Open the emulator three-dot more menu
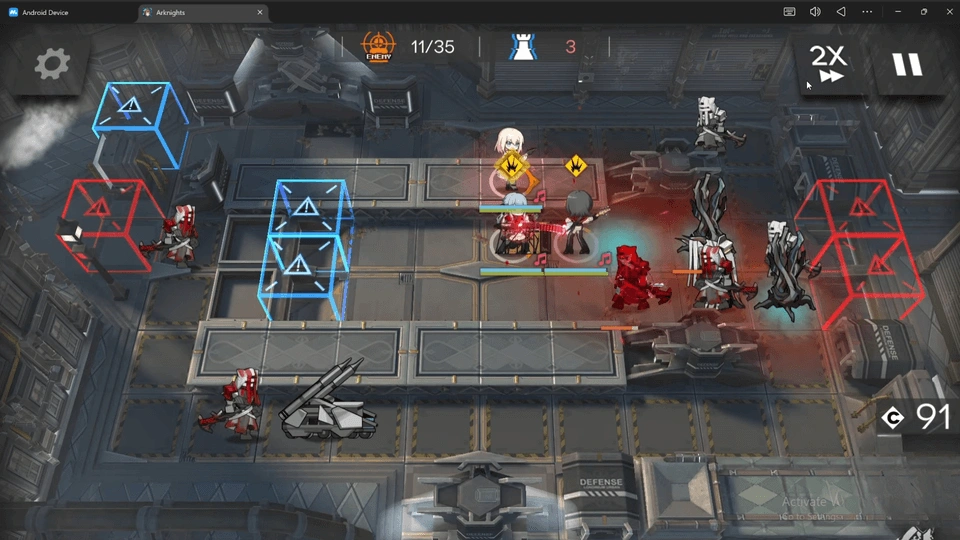The image size is (960, 540). (866, 12)
